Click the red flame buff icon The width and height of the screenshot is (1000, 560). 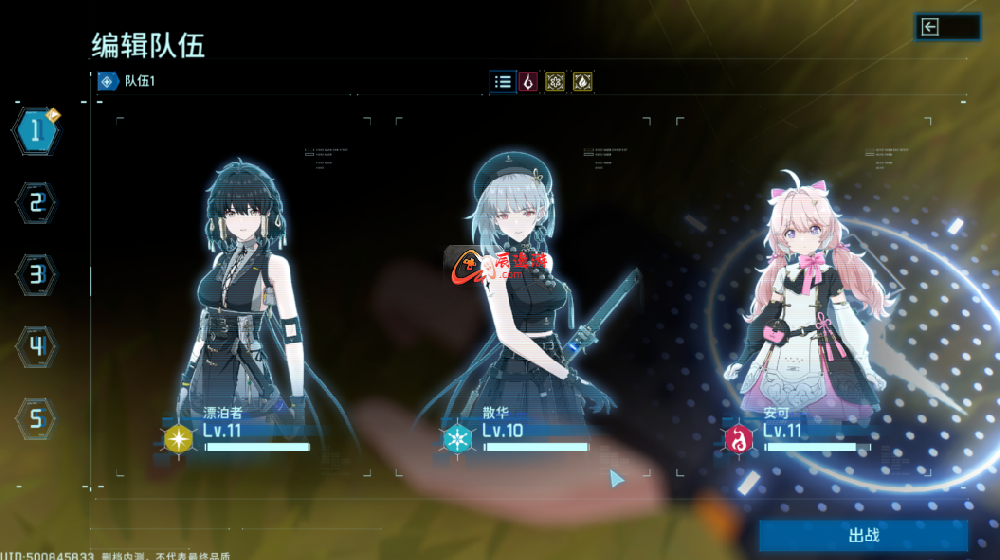[528, 82]
